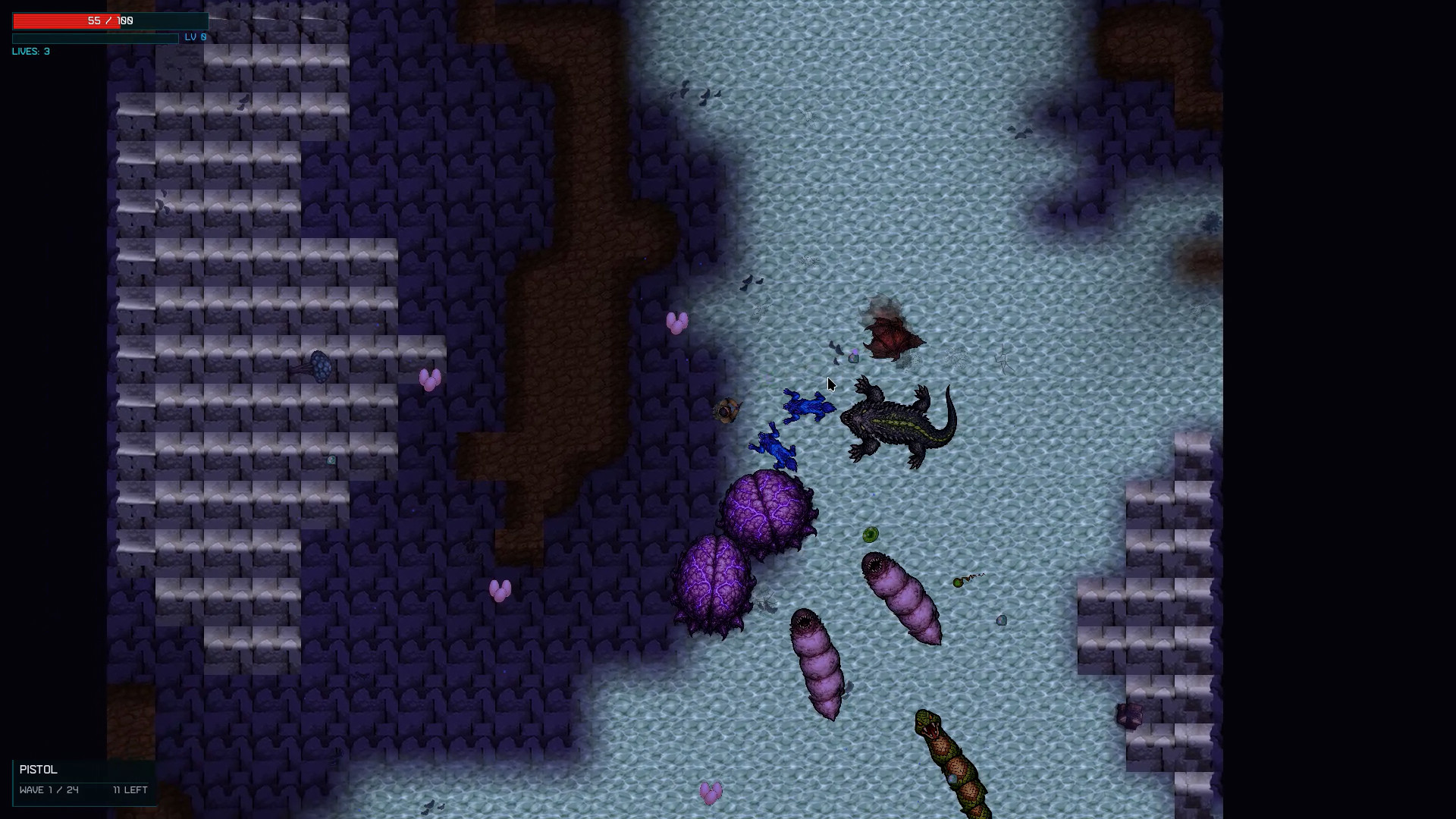
Task: Click the jellyfish creature on the purple floor
Action: tap(318, 366)
